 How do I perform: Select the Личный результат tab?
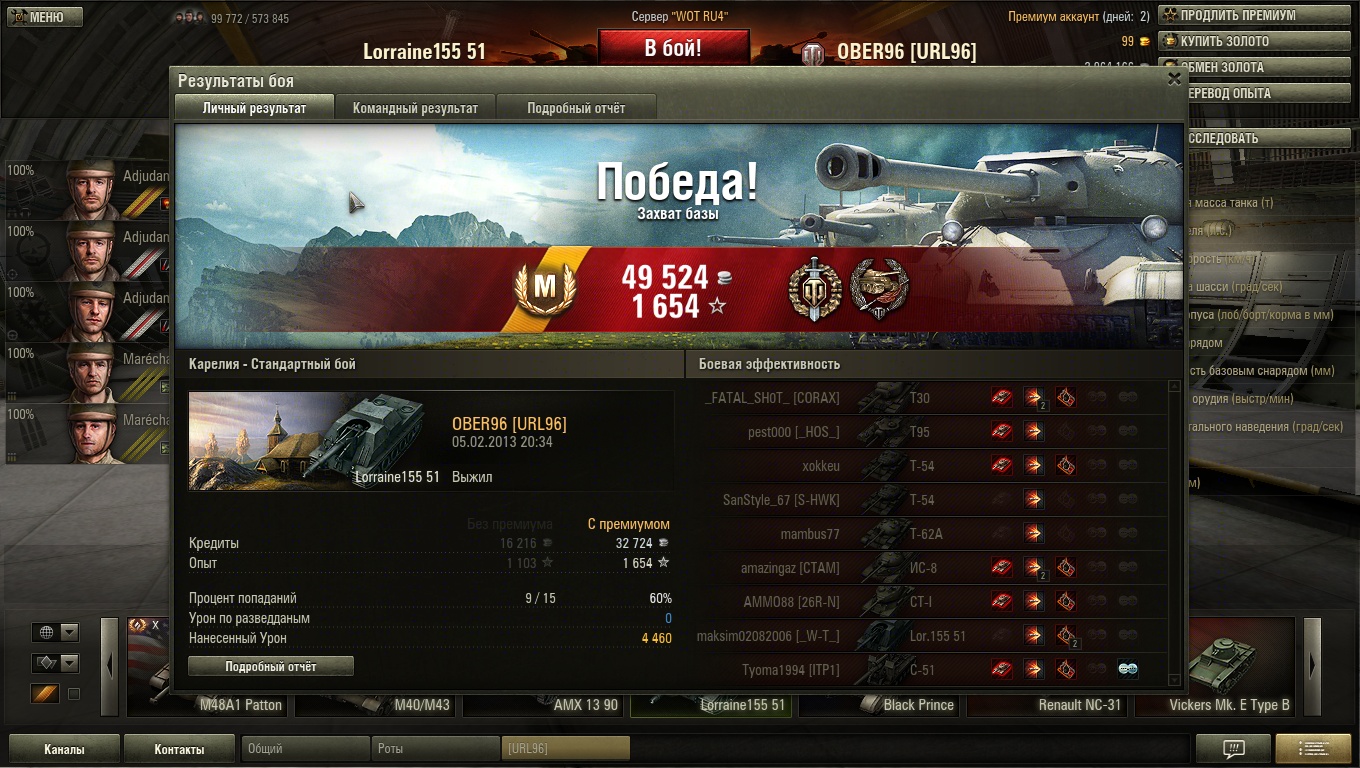click(254, 108)
